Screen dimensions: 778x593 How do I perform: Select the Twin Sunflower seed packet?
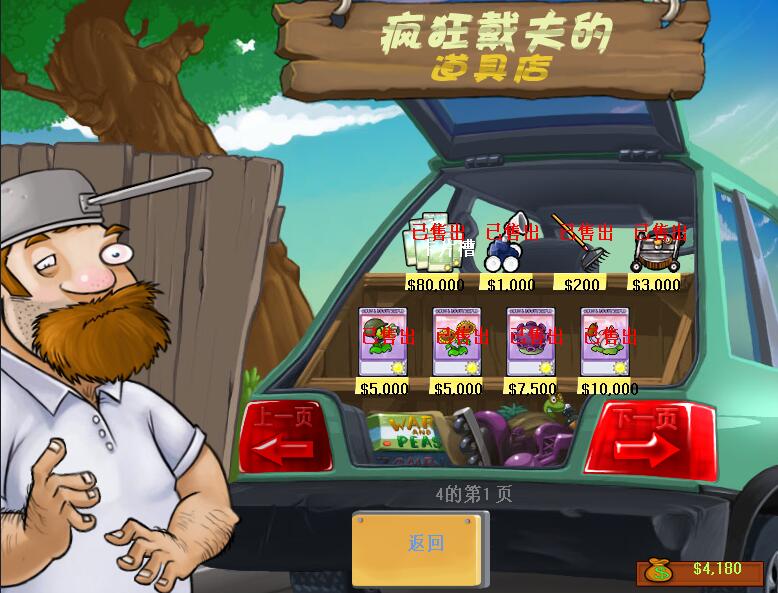(x=456, y=341)
